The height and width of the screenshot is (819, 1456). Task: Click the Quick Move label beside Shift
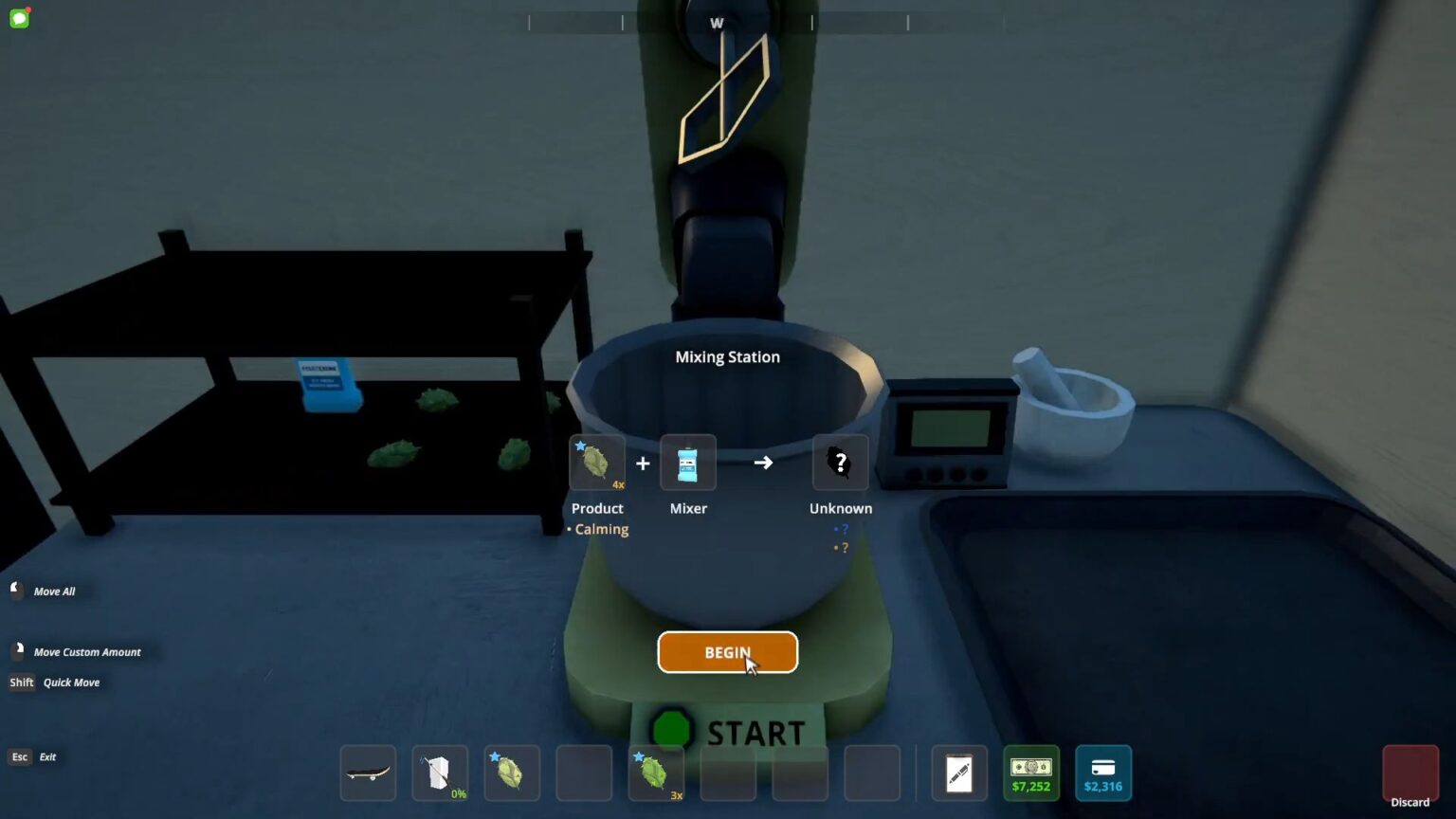[x=71, y=682]
